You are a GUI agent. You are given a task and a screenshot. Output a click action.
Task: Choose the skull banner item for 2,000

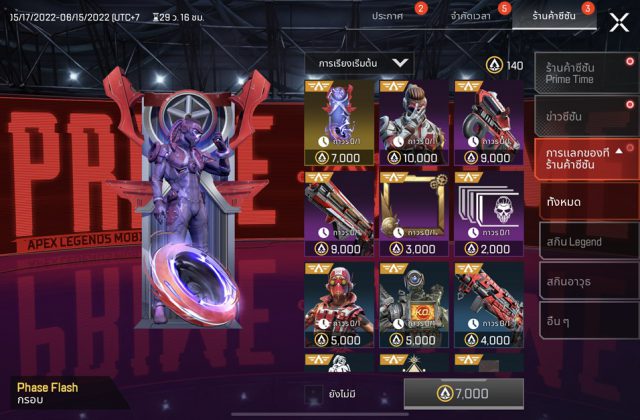pyautogui.click(x=488, y=213)
